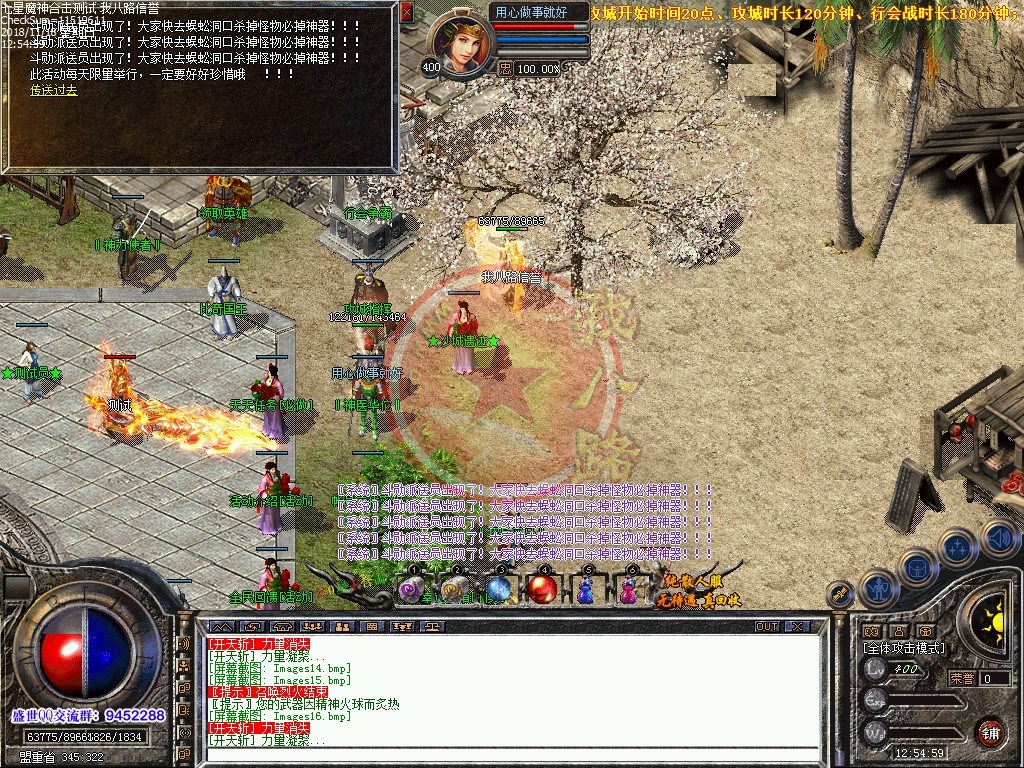Switch the 全体攻击模式 attack mode label
Viewport: 1024px width, 768px height.
tap(903, 648)
